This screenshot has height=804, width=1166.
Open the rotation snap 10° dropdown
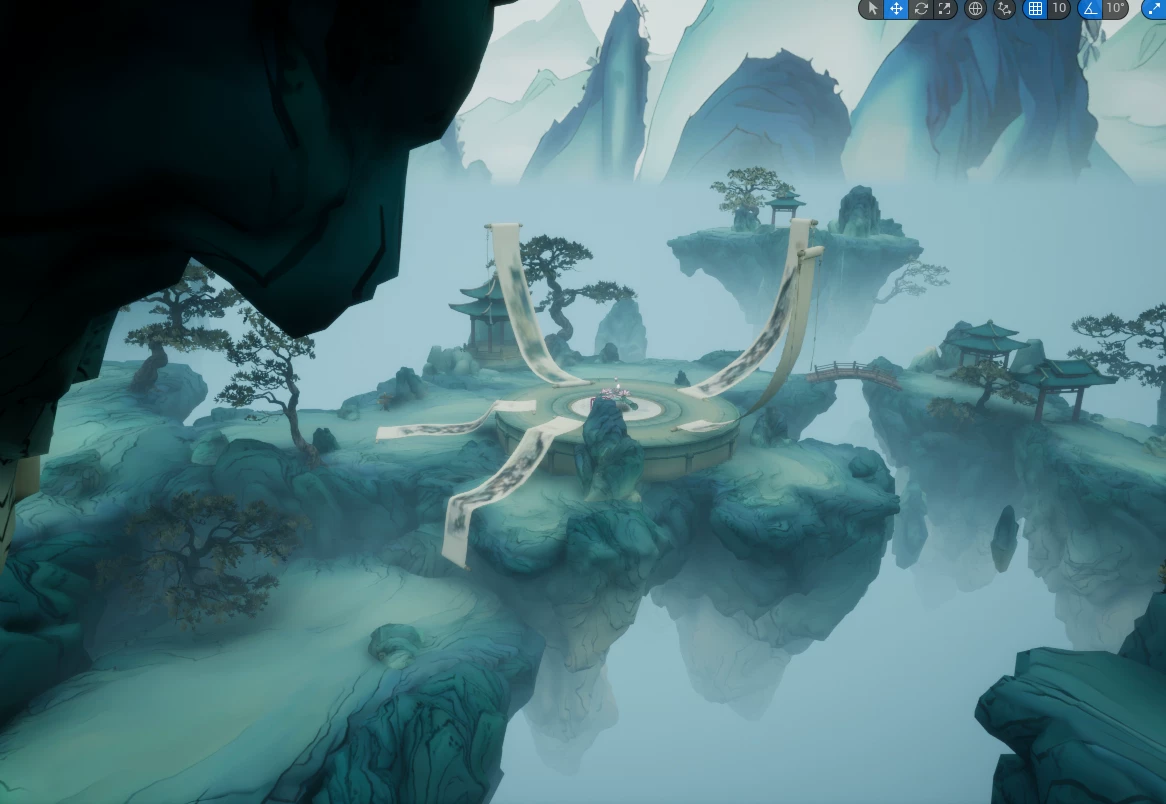coord(1115,9)
